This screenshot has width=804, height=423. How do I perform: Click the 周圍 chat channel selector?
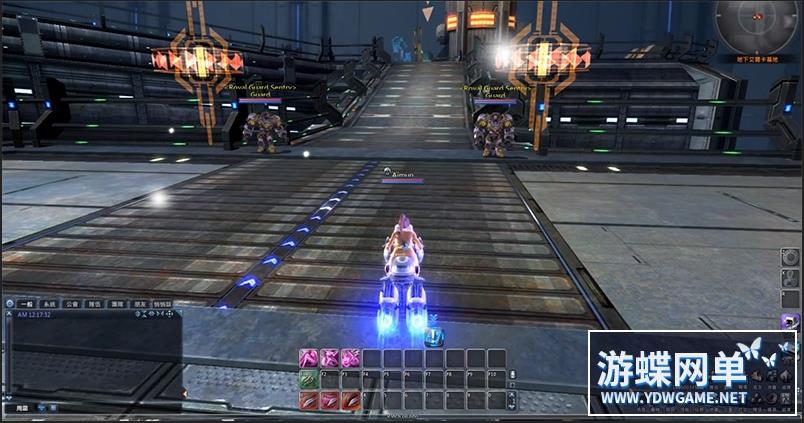coord(22,408)
